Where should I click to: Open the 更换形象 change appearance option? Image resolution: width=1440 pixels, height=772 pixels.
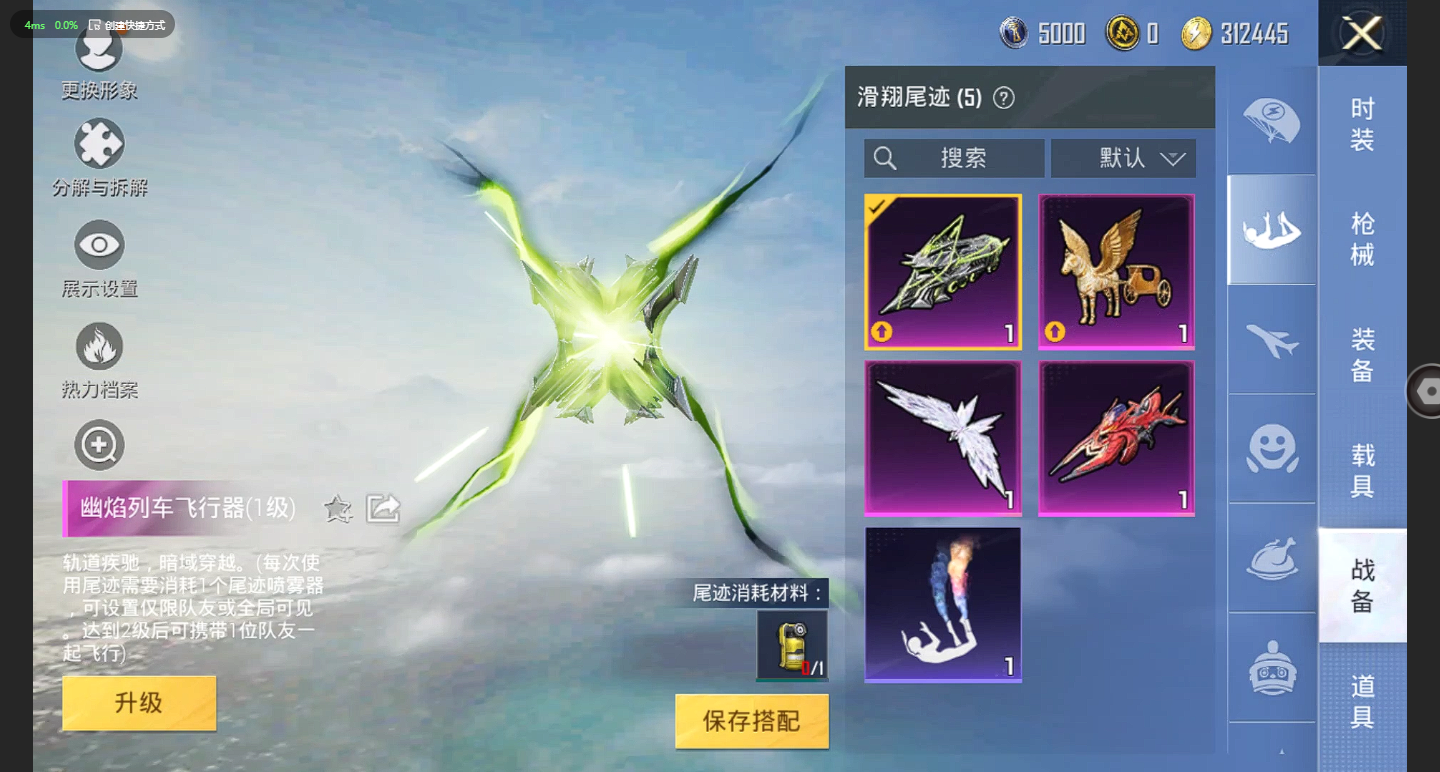click(x=99, y=60)
